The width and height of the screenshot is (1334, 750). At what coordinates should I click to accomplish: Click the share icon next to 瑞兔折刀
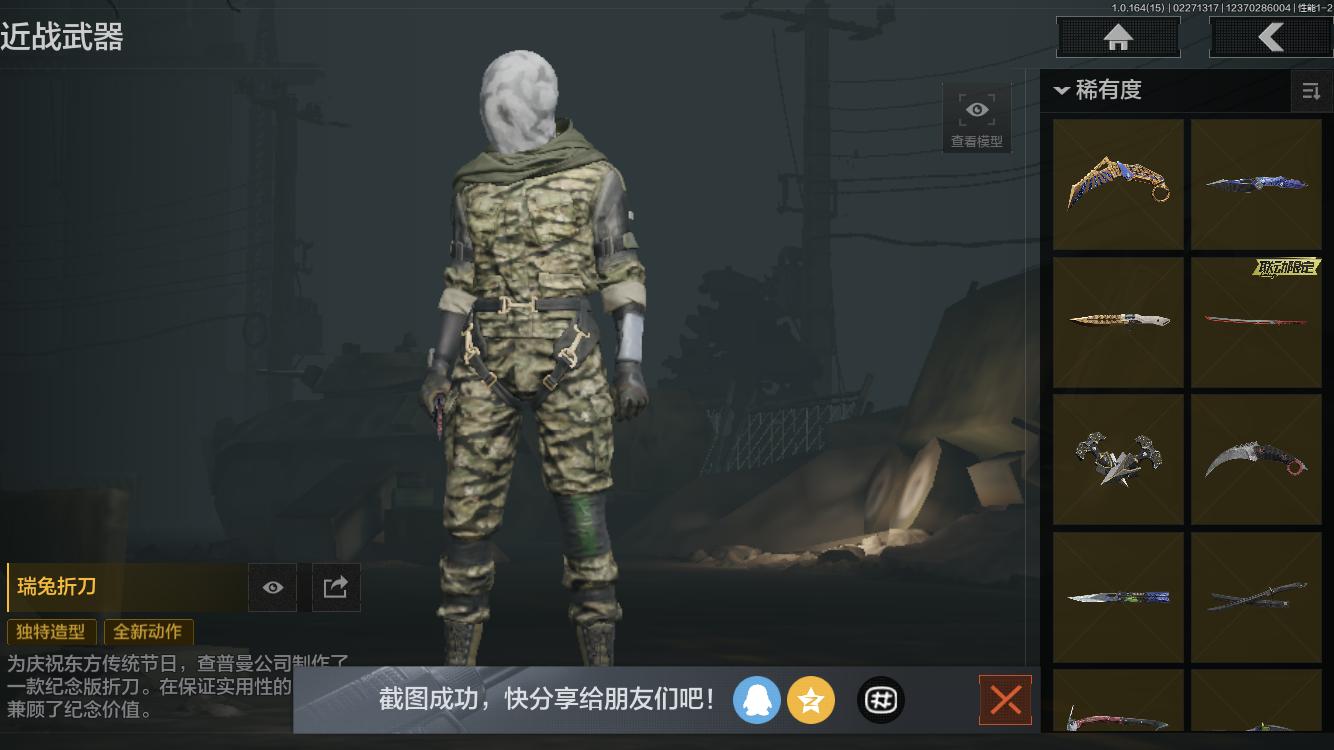coord(336,587)
